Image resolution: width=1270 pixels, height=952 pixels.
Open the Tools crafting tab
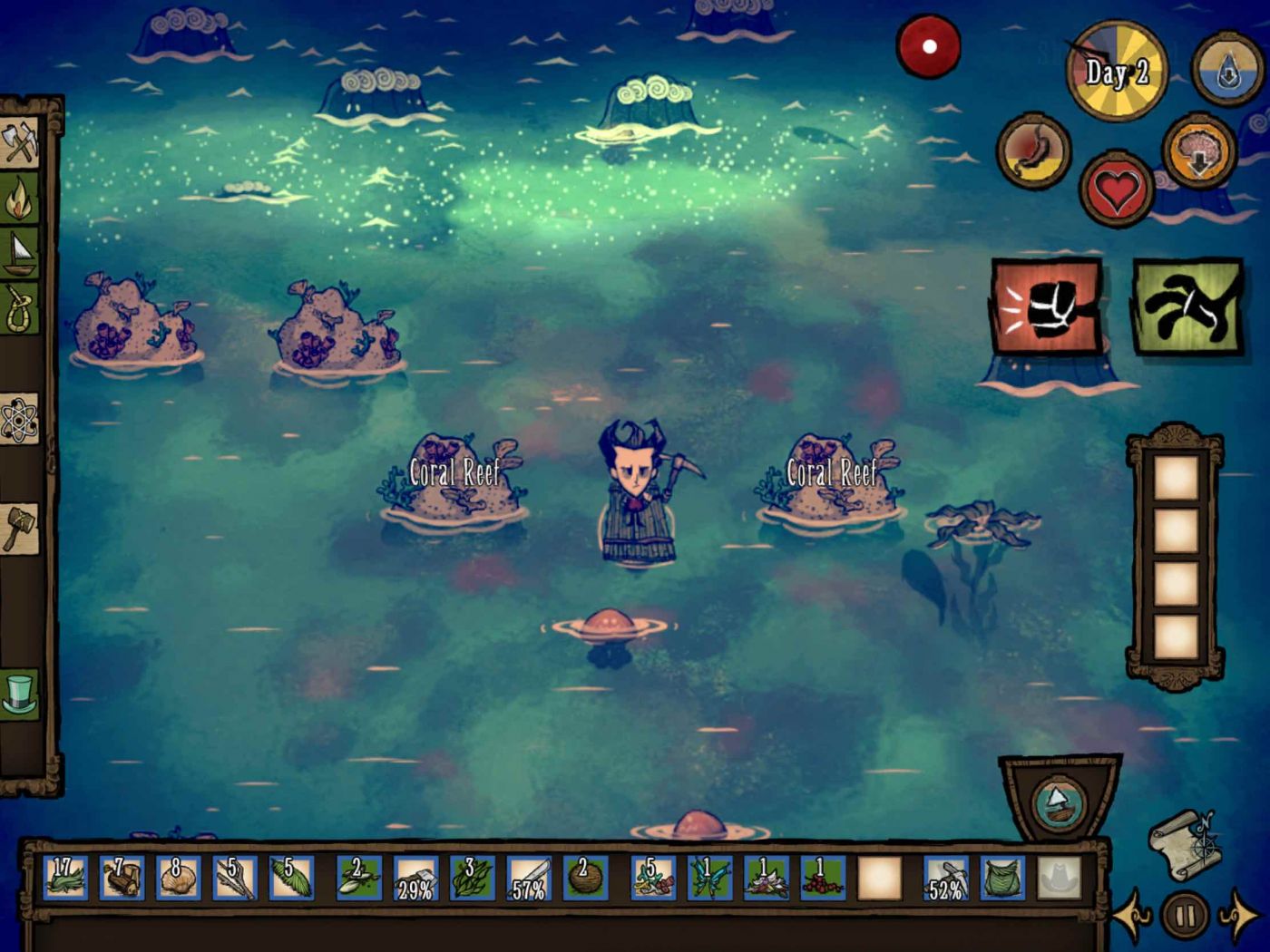(x=20, y=142)
